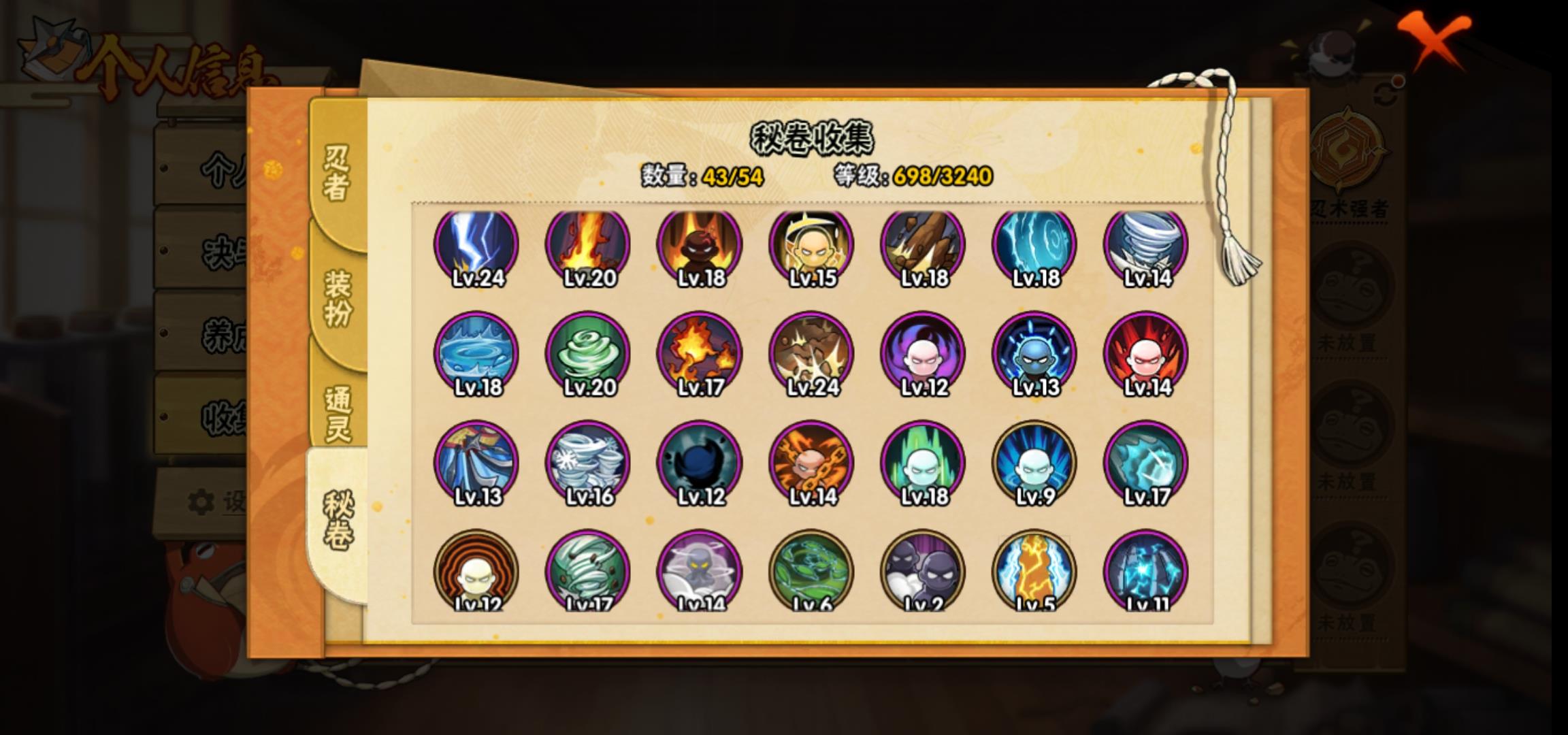Choose the Lv.14 chained figure scroll
The image size is (1568, 735).
[811, 464]
